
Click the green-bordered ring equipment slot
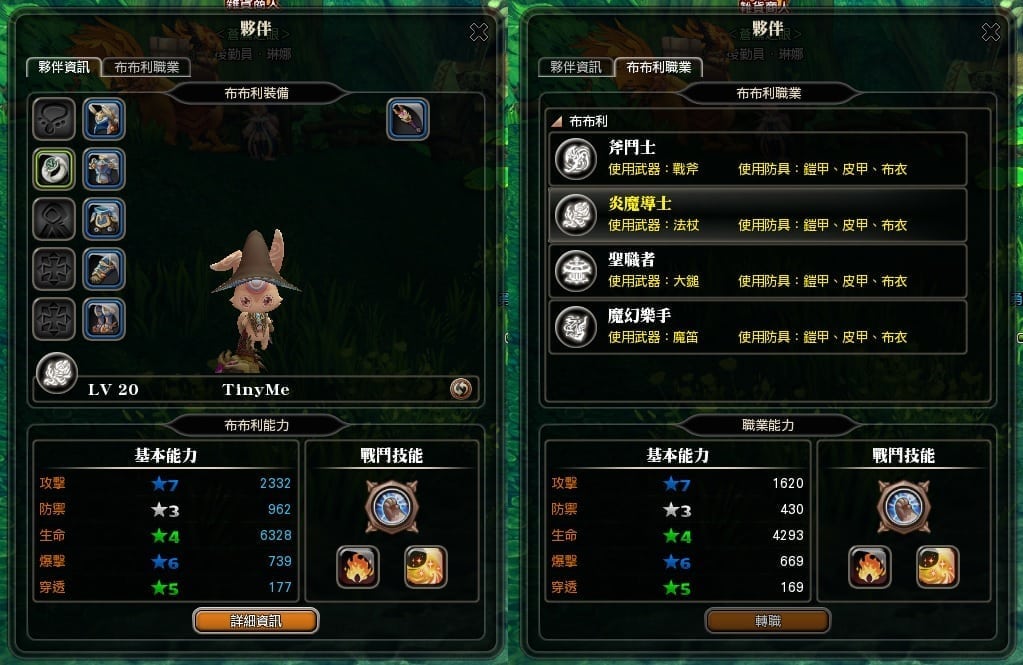pyautogui.click(x=51, y=168)
